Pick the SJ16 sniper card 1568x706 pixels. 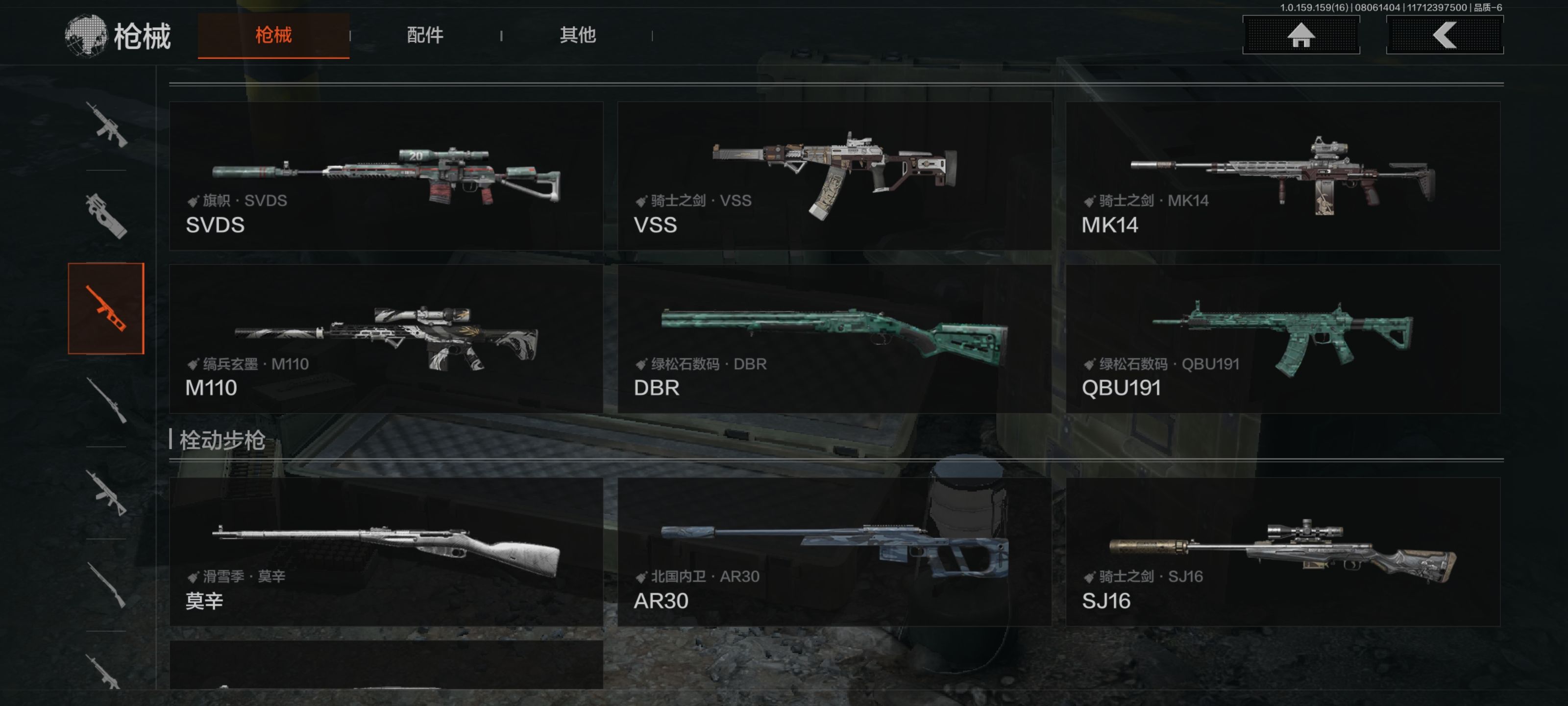(1282, 551)
